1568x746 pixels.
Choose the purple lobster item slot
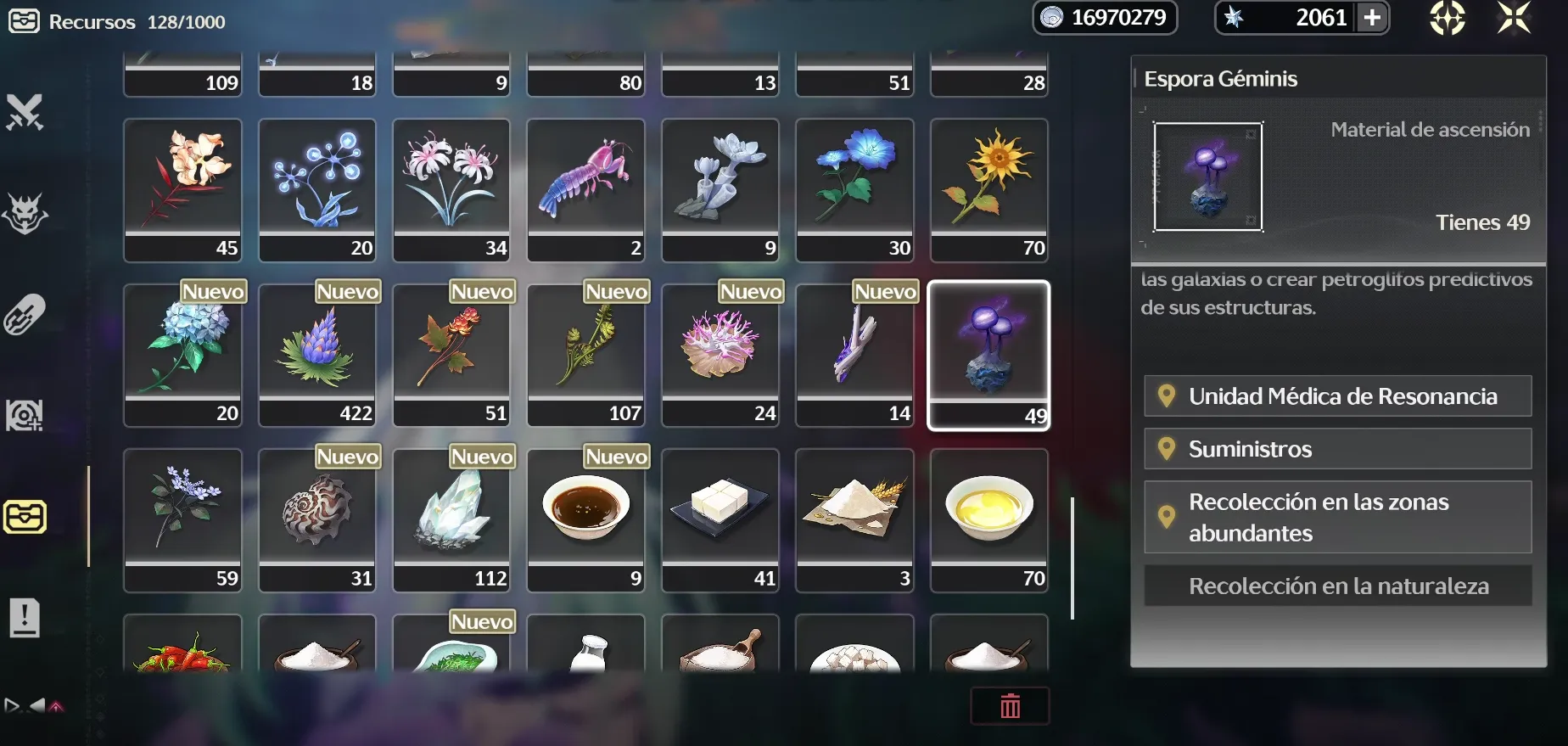[585, 189]
